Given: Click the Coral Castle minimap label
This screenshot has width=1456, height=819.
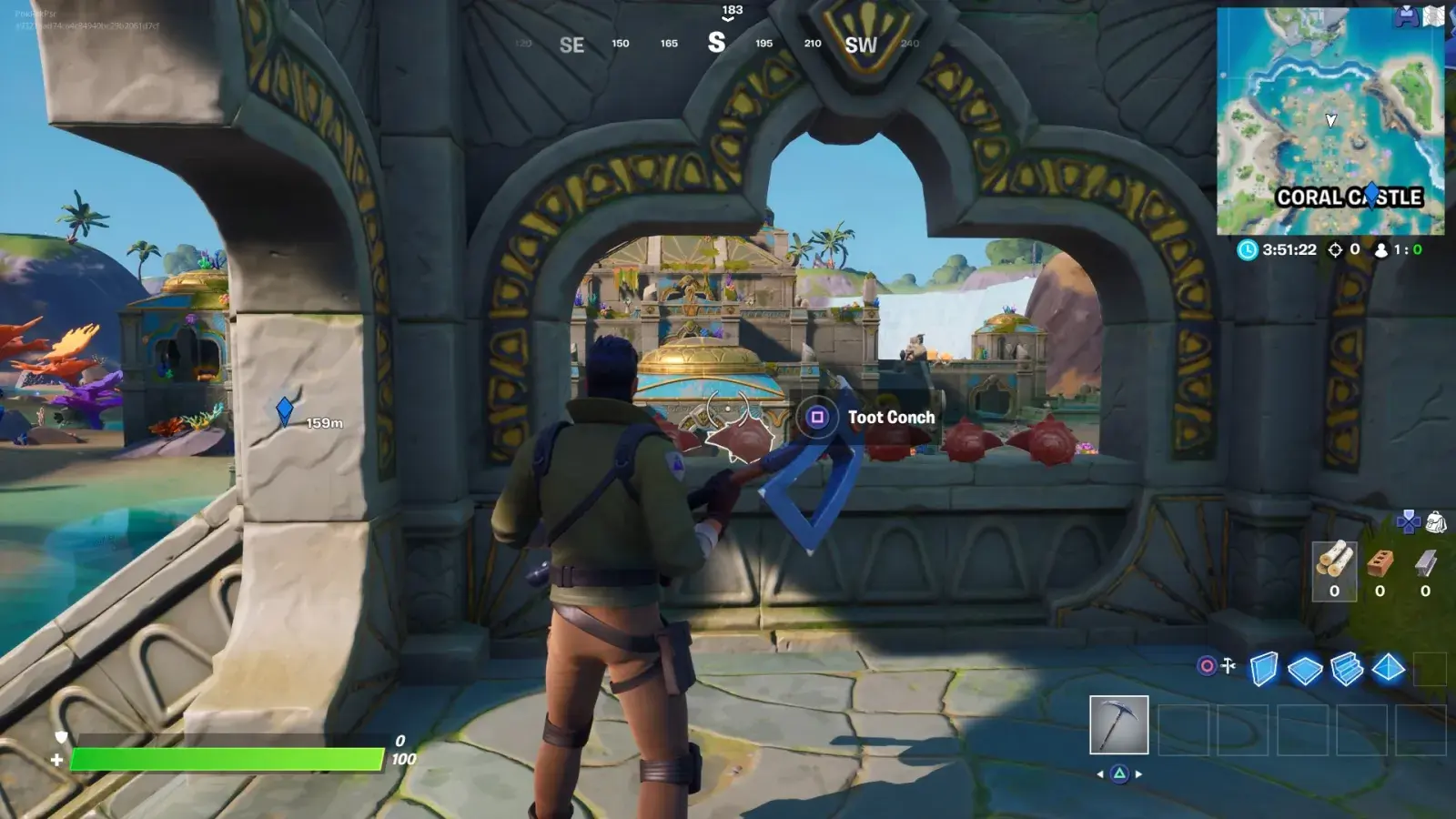Looking at the screenshot, I should point(1350,195).
